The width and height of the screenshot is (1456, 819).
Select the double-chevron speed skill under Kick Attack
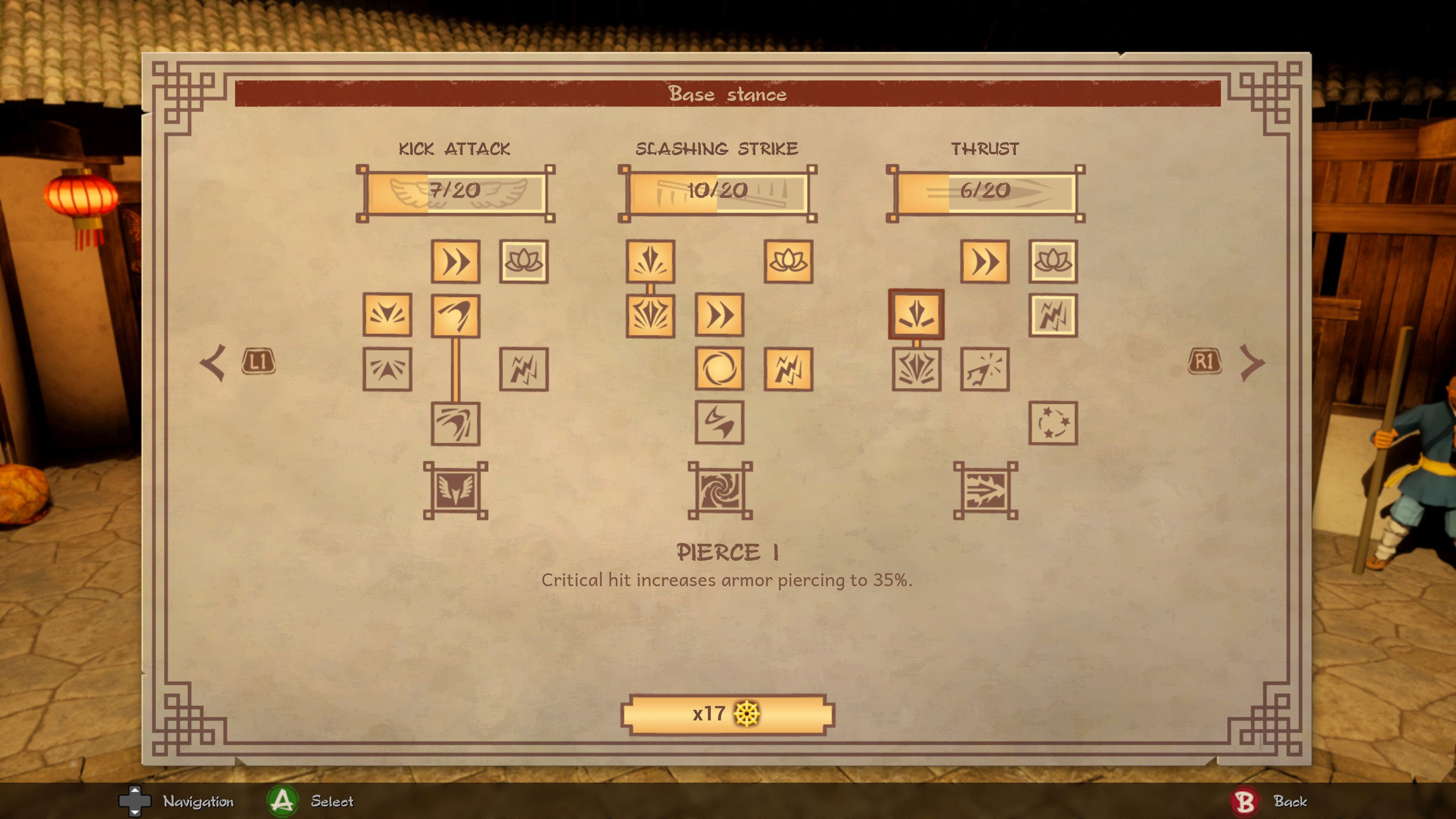tap(455, 262)
